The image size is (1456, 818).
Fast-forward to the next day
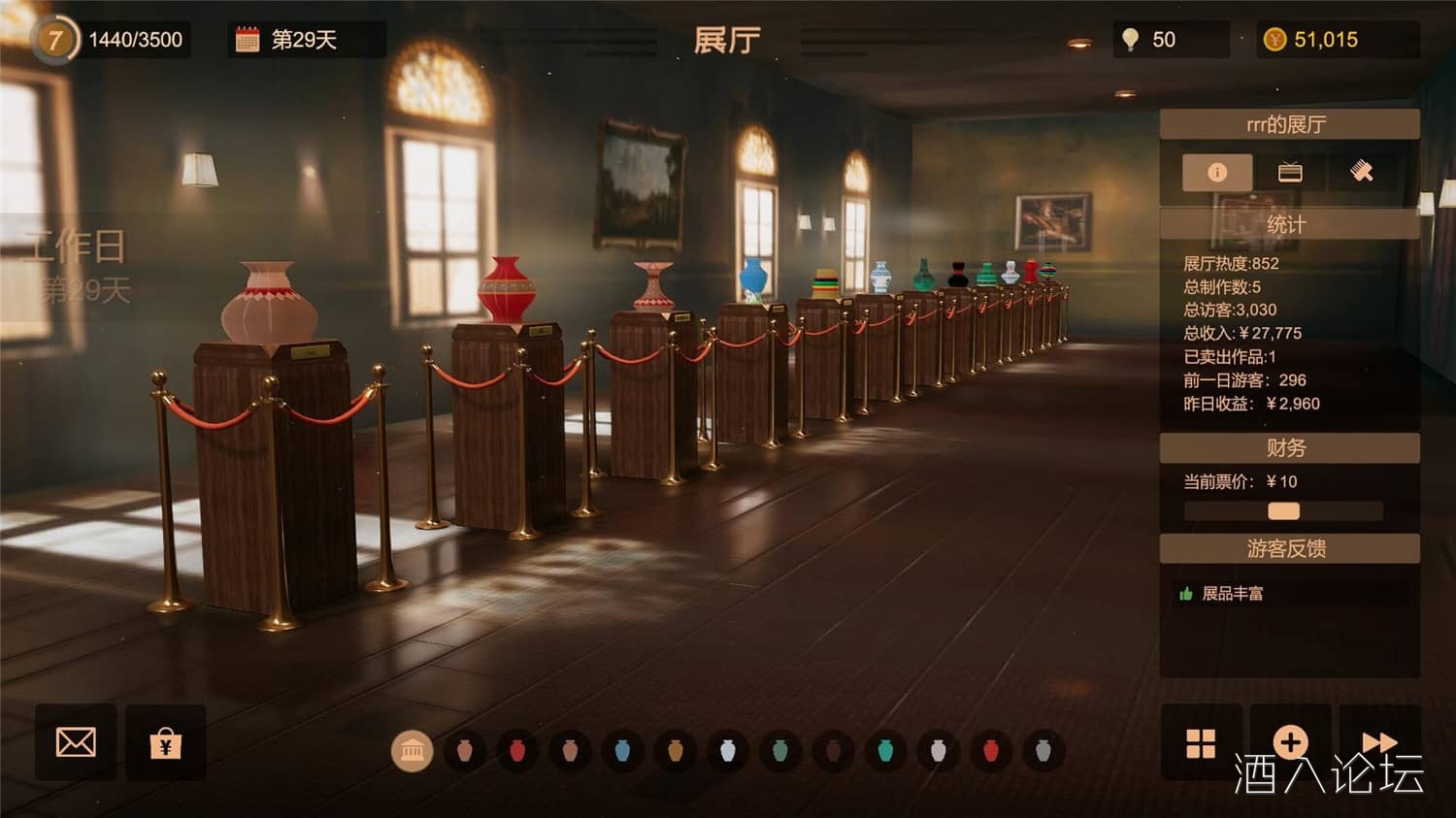tap(1378, 741)
